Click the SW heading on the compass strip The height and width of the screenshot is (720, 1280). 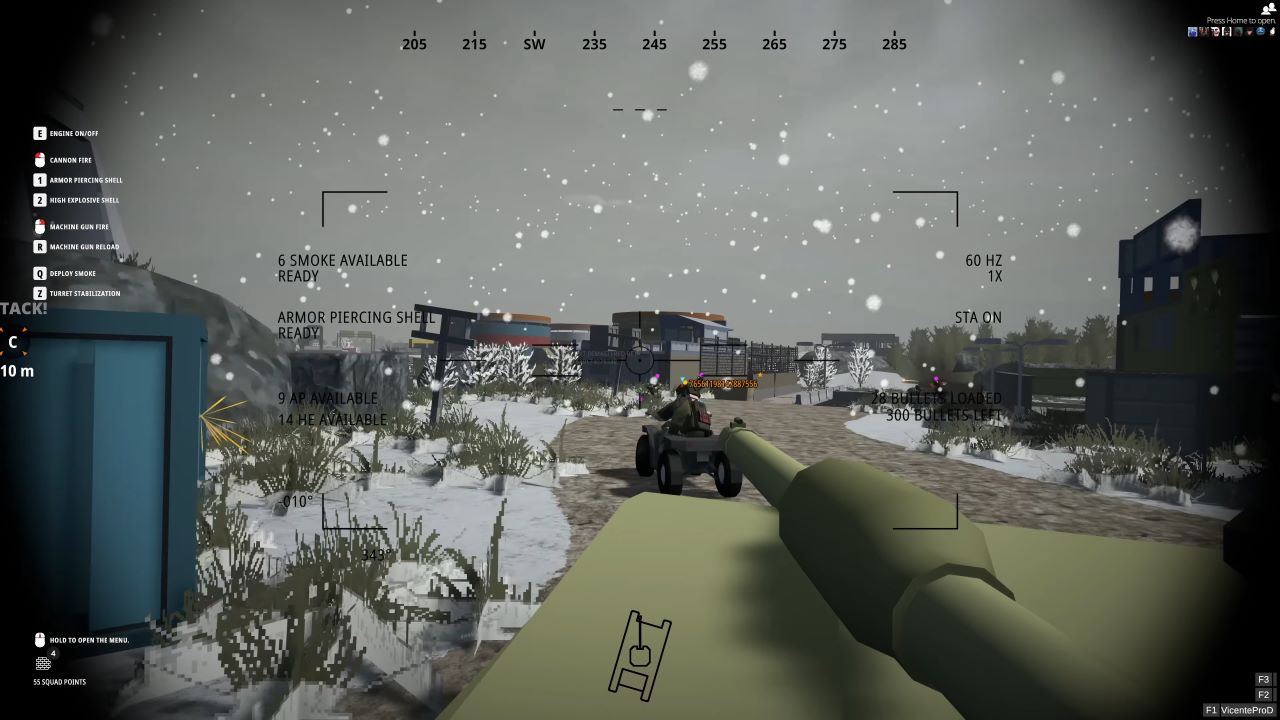pos(533,44)
